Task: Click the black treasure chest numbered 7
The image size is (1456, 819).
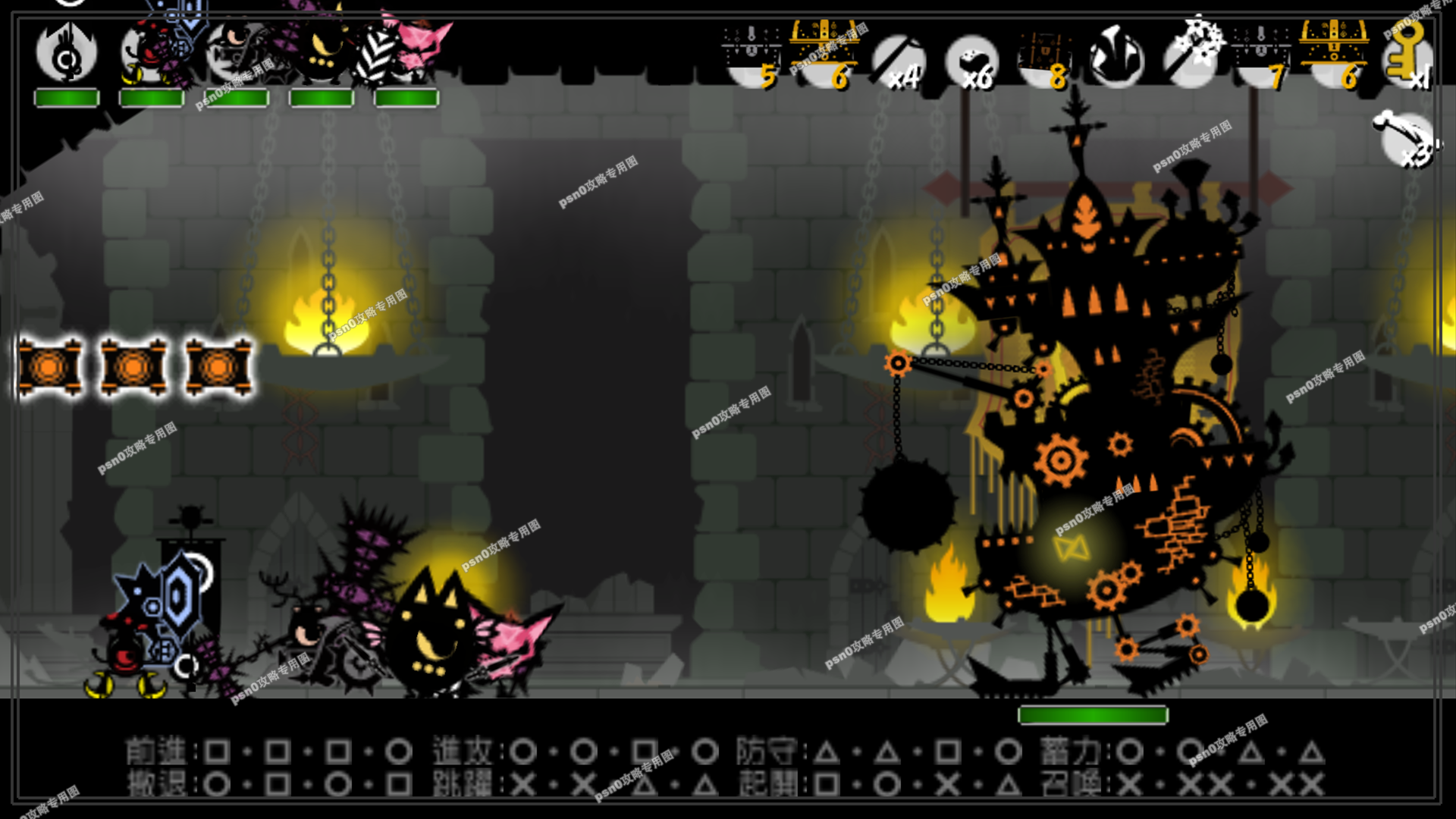Action: click(x=1262, y=58)
